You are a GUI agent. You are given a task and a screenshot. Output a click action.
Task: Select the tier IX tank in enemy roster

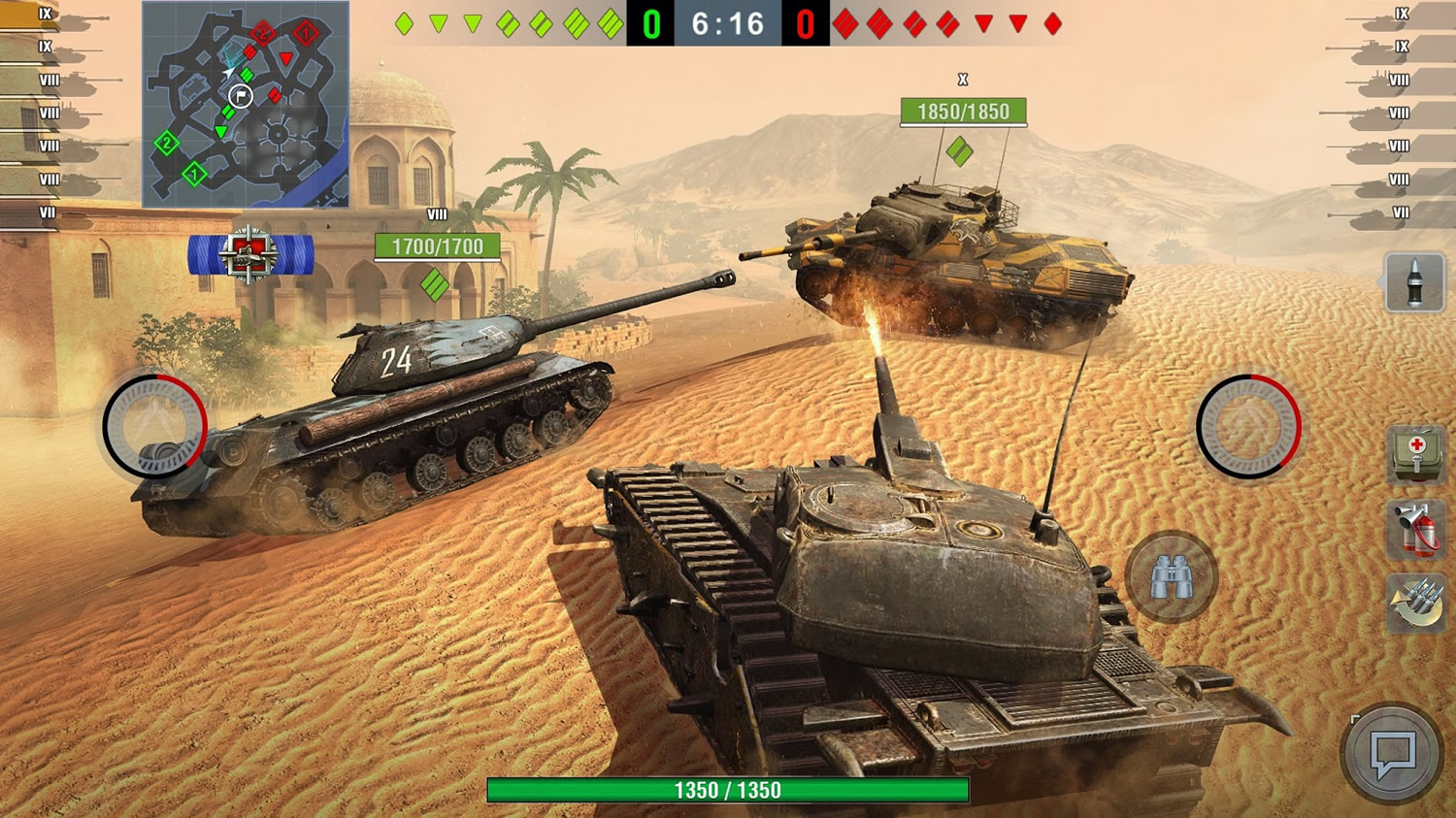click(x=1403, y=14)
